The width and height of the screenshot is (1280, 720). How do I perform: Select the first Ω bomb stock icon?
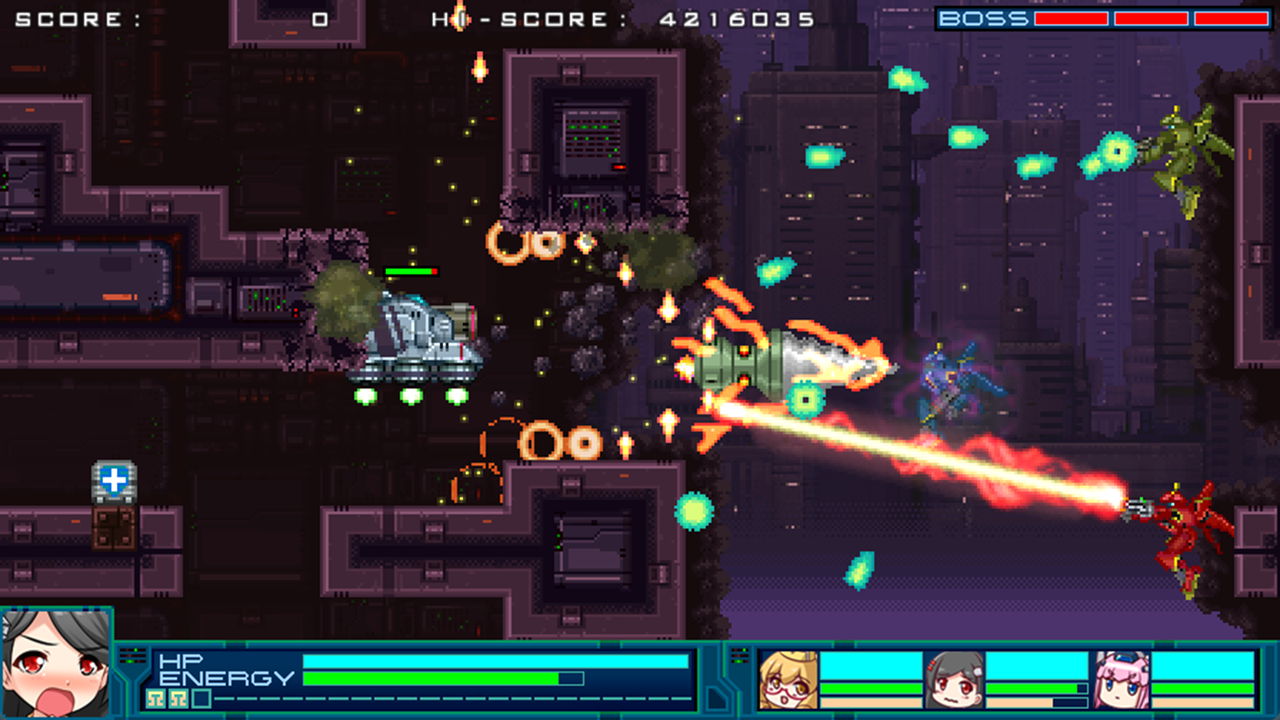pos(153,698)
